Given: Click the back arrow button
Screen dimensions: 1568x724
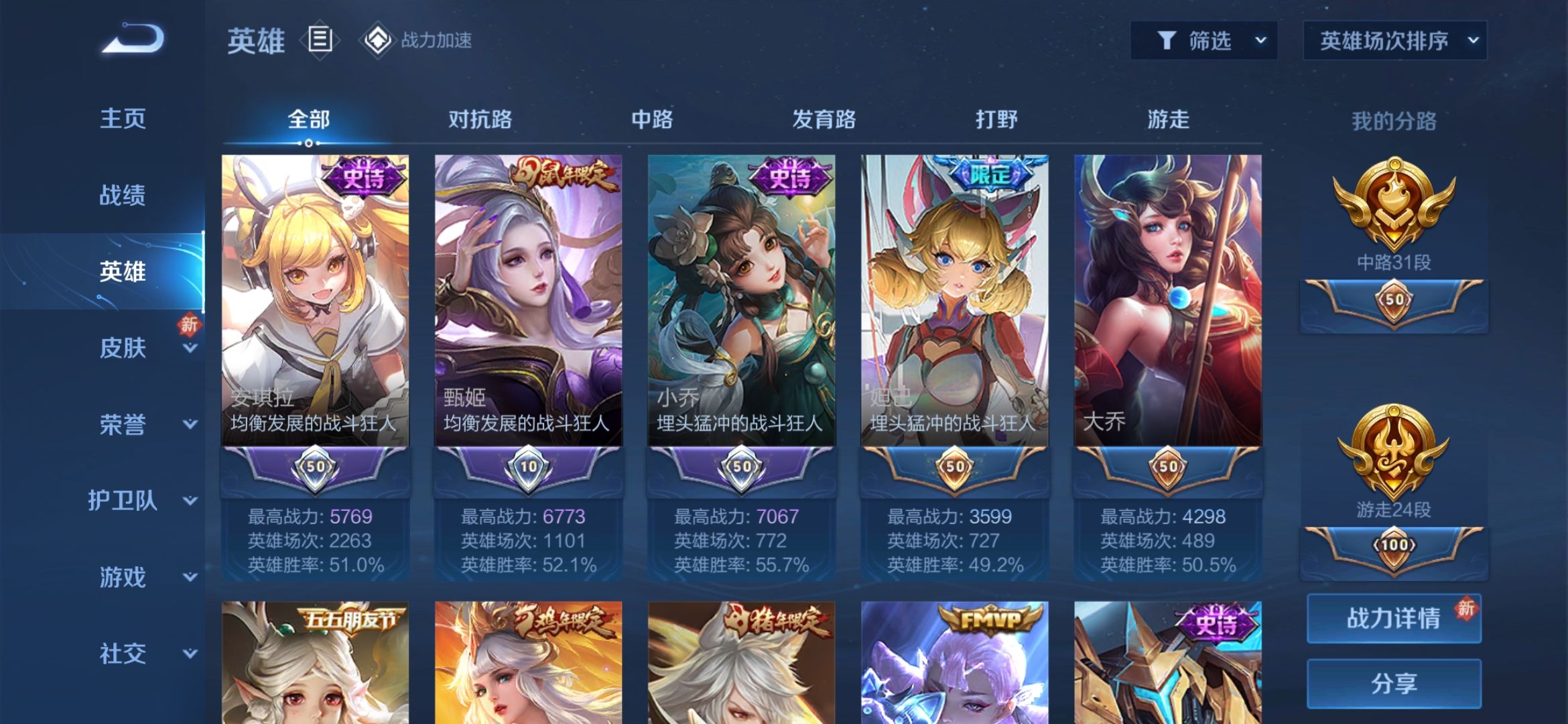Looking at the screenshot, I should tap(133, 39).
